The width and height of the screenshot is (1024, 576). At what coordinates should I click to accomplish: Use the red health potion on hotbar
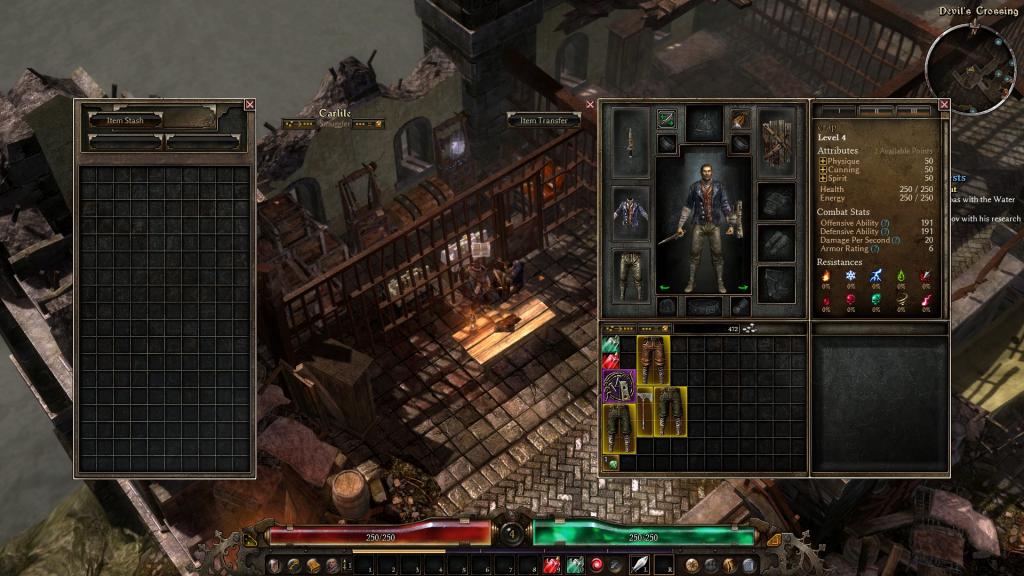(x=550, y=566)
